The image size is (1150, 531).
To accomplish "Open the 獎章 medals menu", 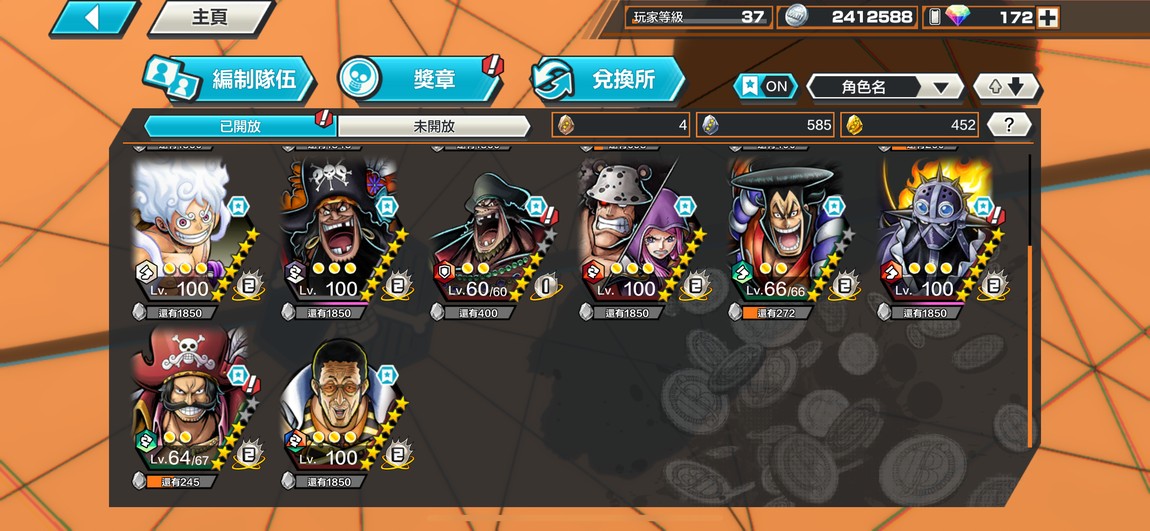I will point(420,80).
